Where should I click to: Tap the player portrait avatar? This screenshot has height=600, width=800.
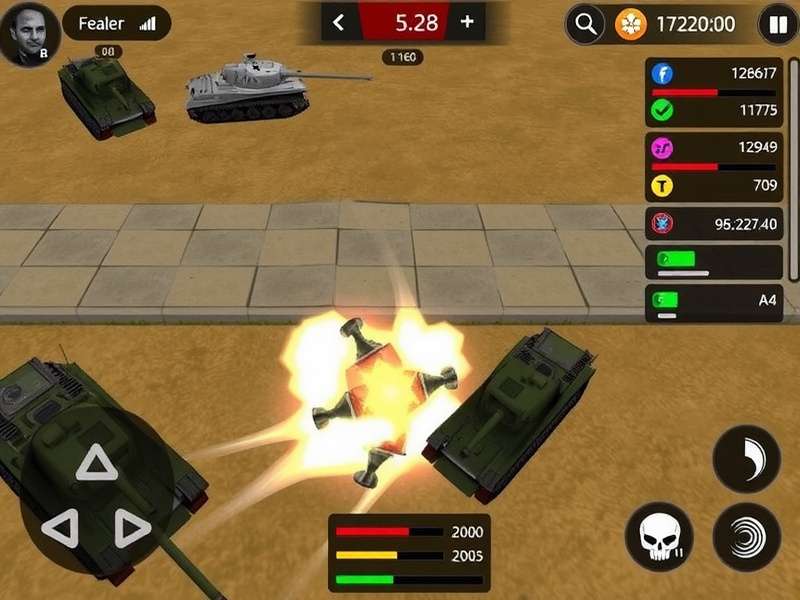click(28, 33)
